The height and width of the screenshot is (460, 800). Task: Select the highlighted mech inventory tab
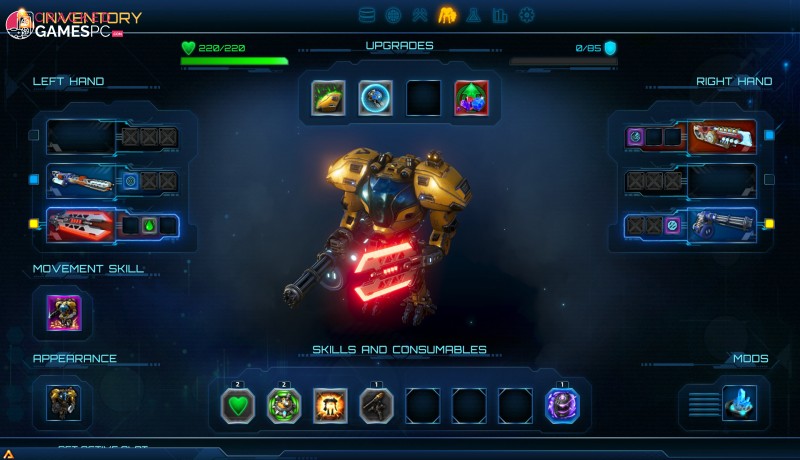tap(447, 15)
